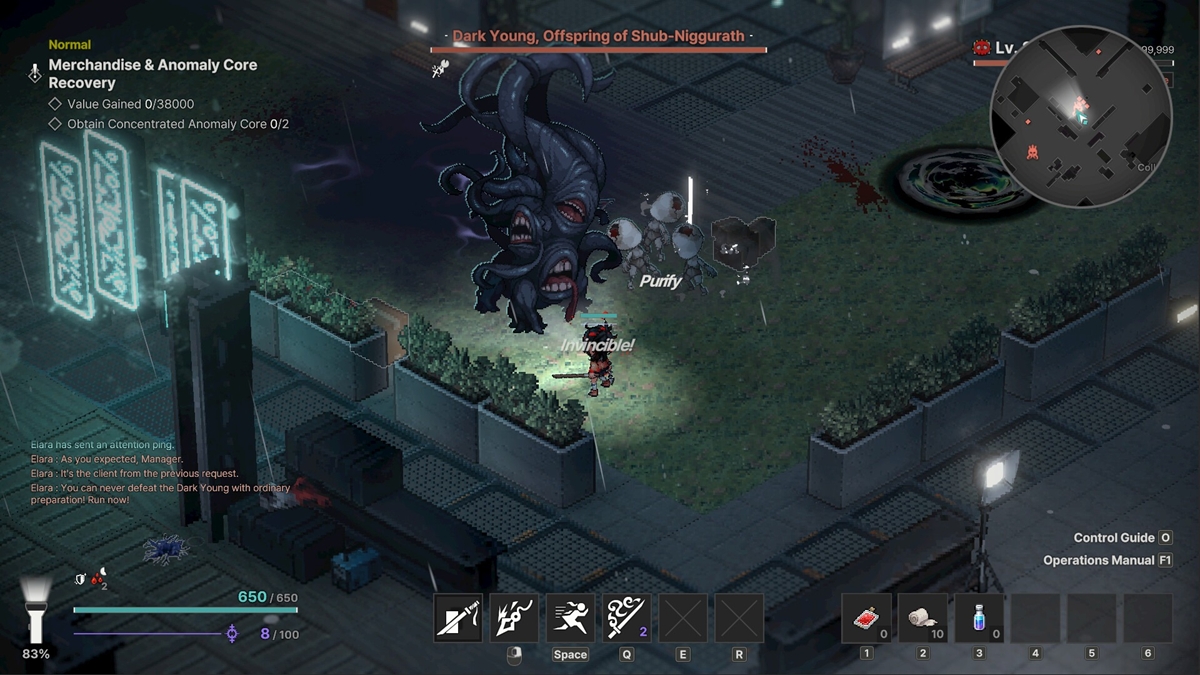Click the shield status effect icon
This screenshot has width=1200, height=675.
coord(81,578)
